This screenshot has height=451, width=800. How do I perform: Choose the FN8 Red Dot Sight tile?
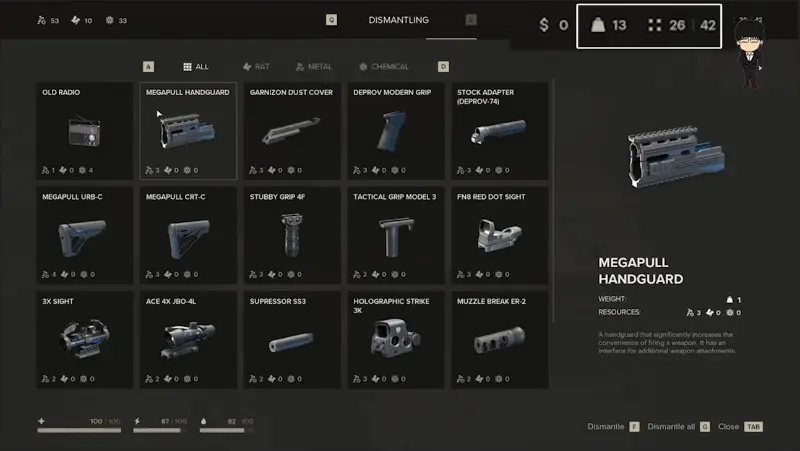coord(500,235)
